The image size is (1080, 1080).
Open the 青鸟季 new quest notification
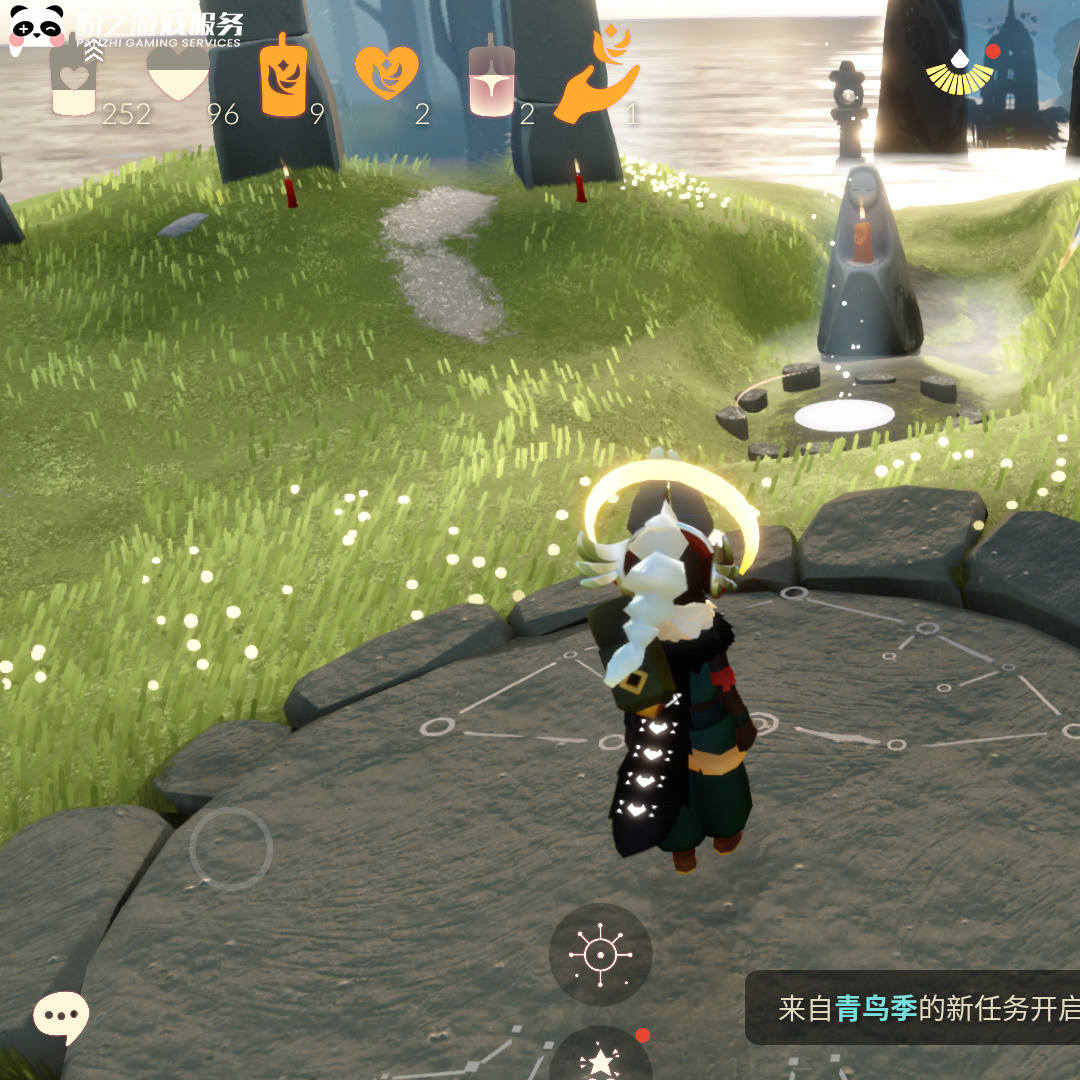click(914, 1008)
